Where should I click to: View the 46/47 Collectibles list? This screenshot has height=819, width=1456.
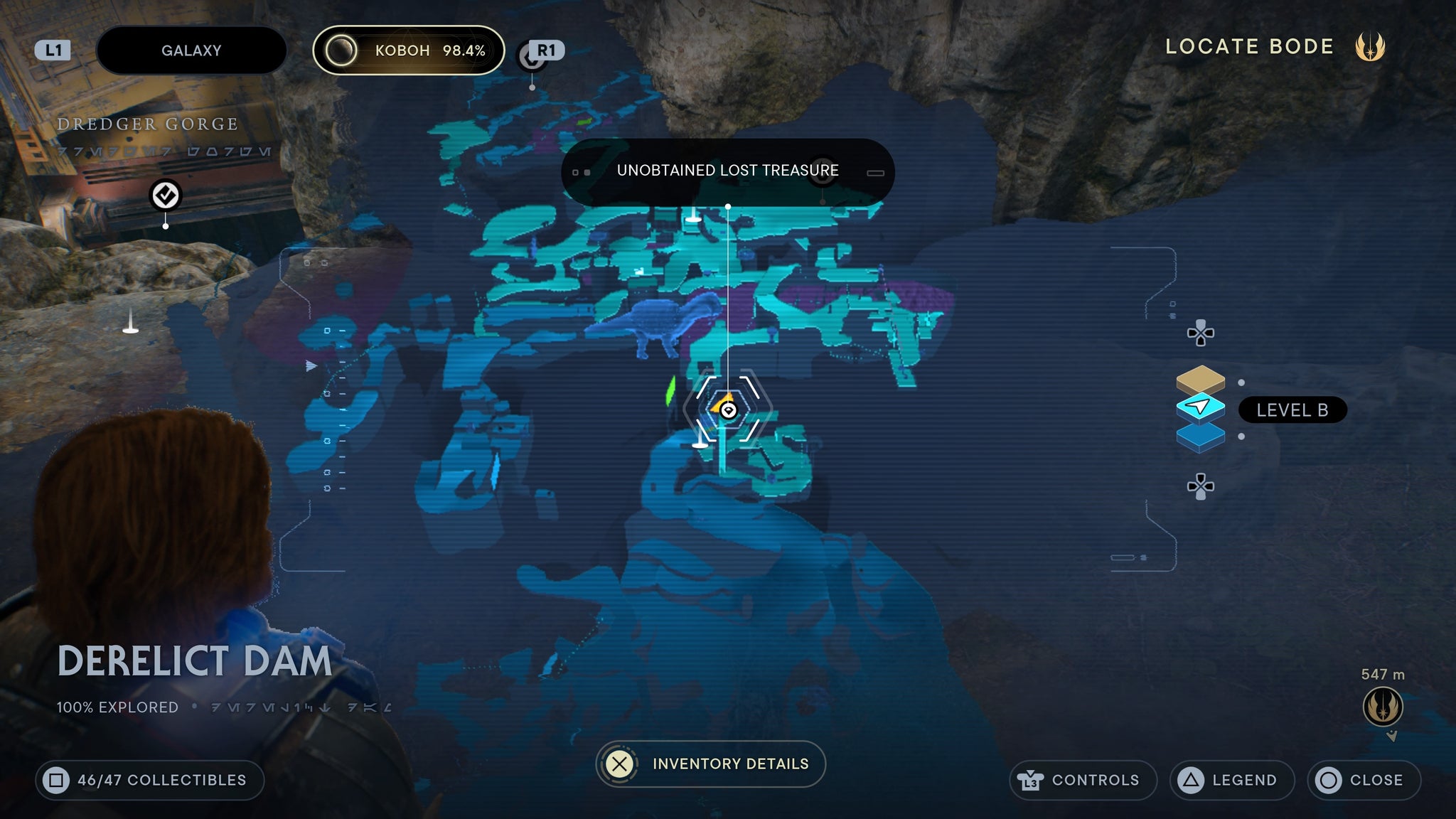150,780
